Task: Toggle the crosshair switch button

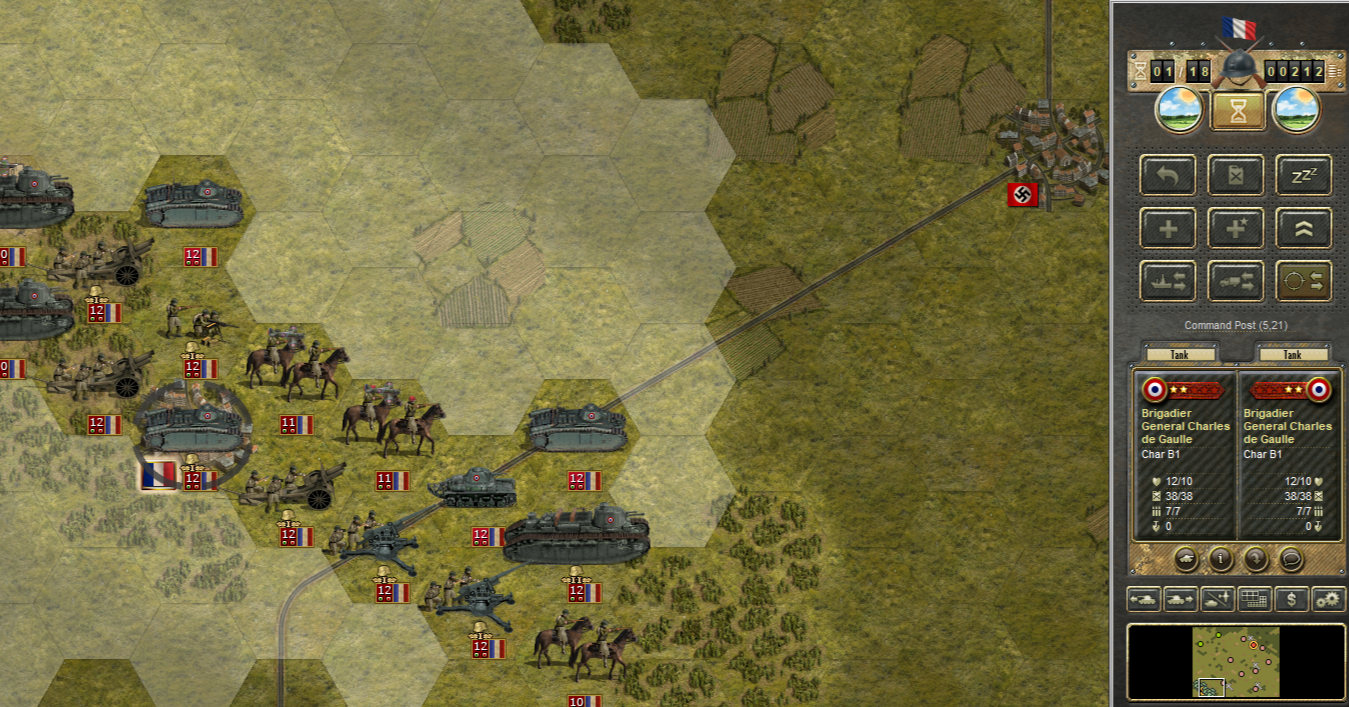Action: (1304, 281)
